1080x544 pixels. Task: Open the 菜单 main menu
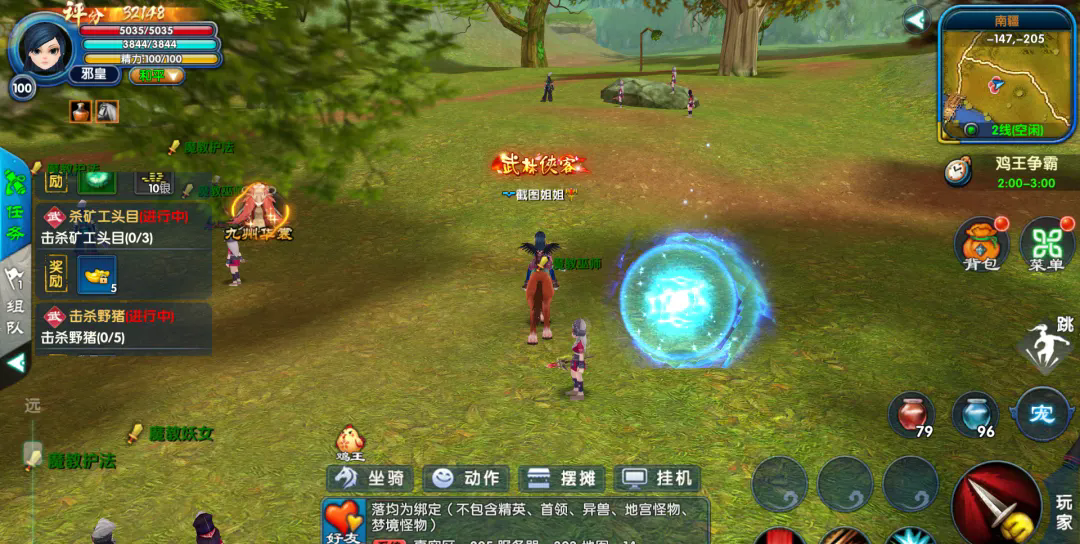(x=1046, y=245)
